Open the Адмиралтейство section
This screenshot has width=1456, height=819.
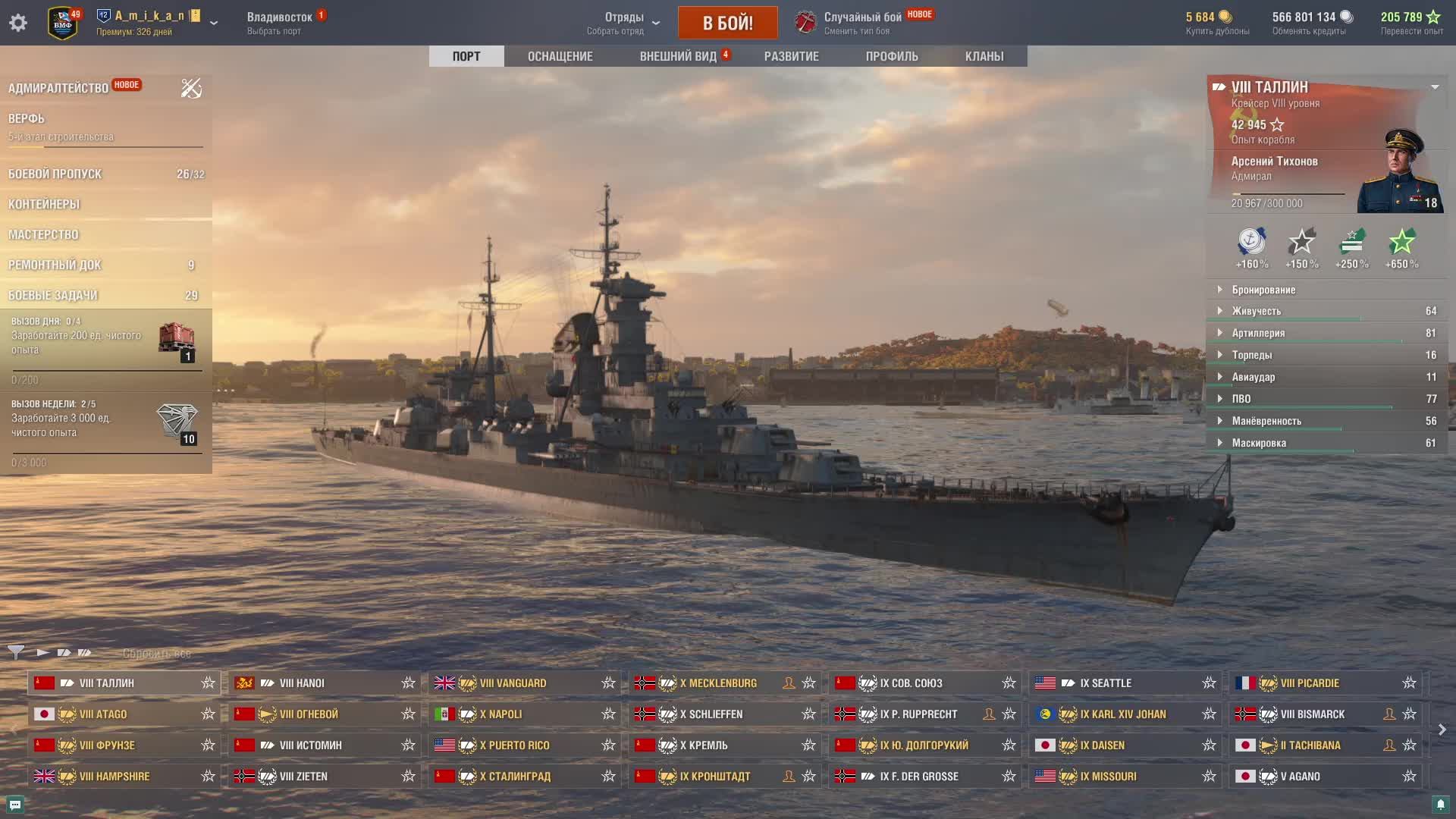58,88
